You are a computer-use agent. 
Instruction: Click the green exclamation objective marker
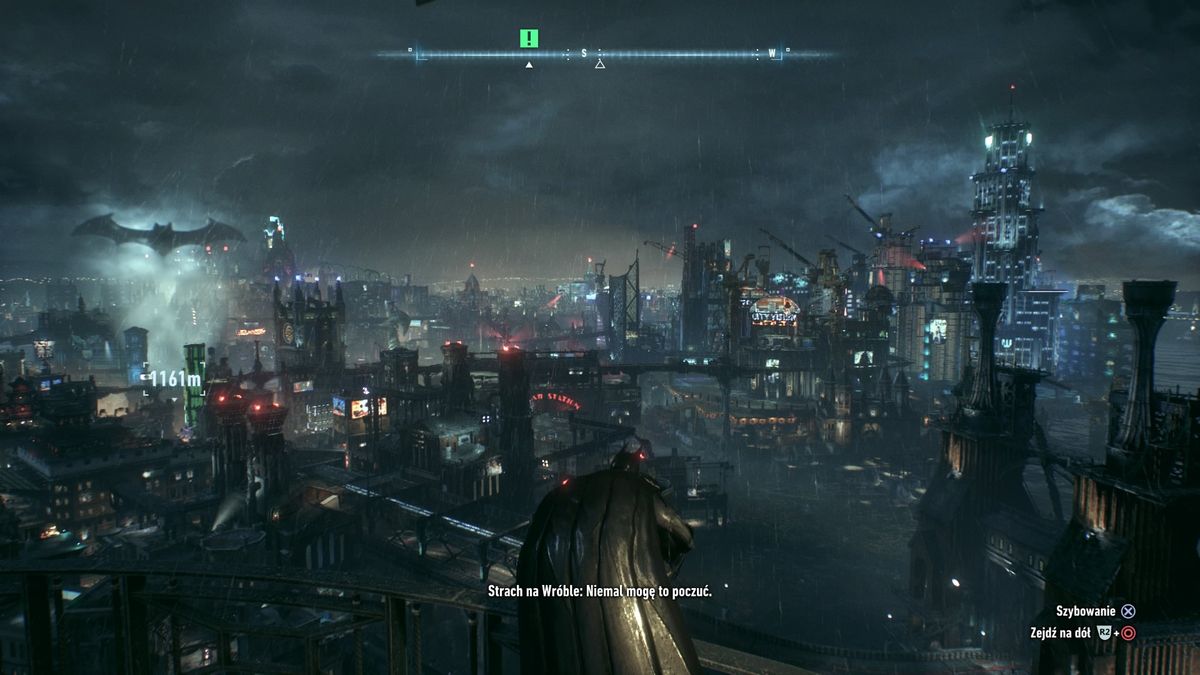[529, 39]
